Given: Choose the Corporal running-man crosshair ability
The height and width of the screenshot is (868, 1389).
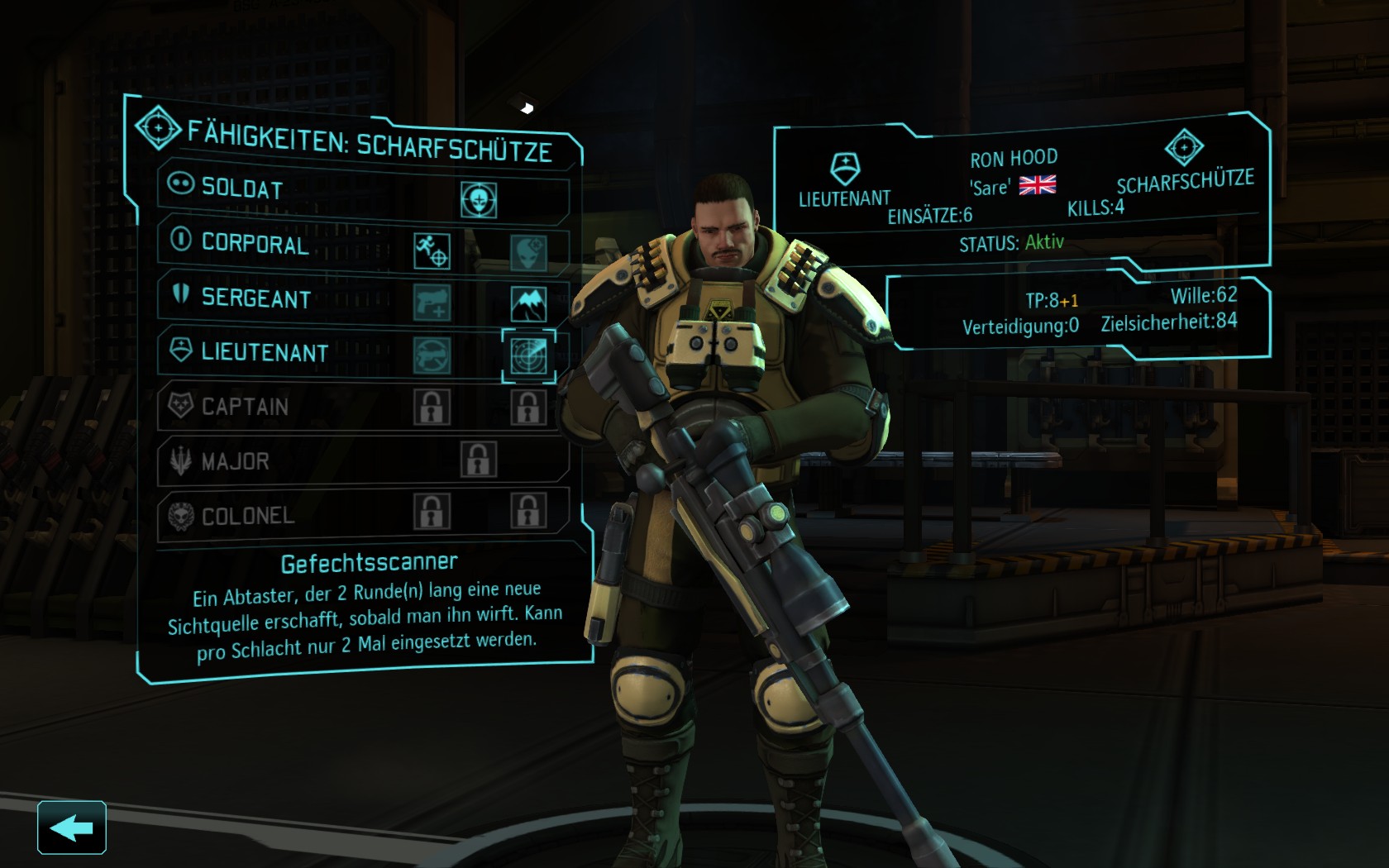Looking at the screenshot, I should point(432,250).
